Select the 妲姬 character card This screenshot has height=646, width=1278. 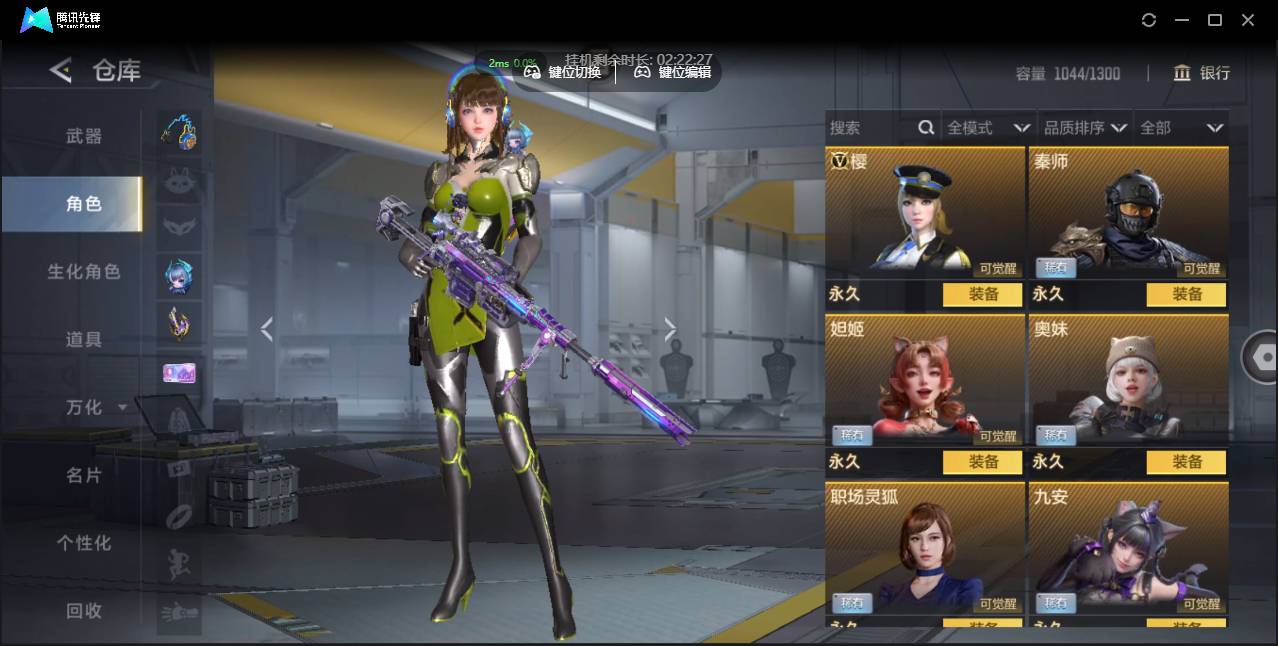tap(925, 380)
